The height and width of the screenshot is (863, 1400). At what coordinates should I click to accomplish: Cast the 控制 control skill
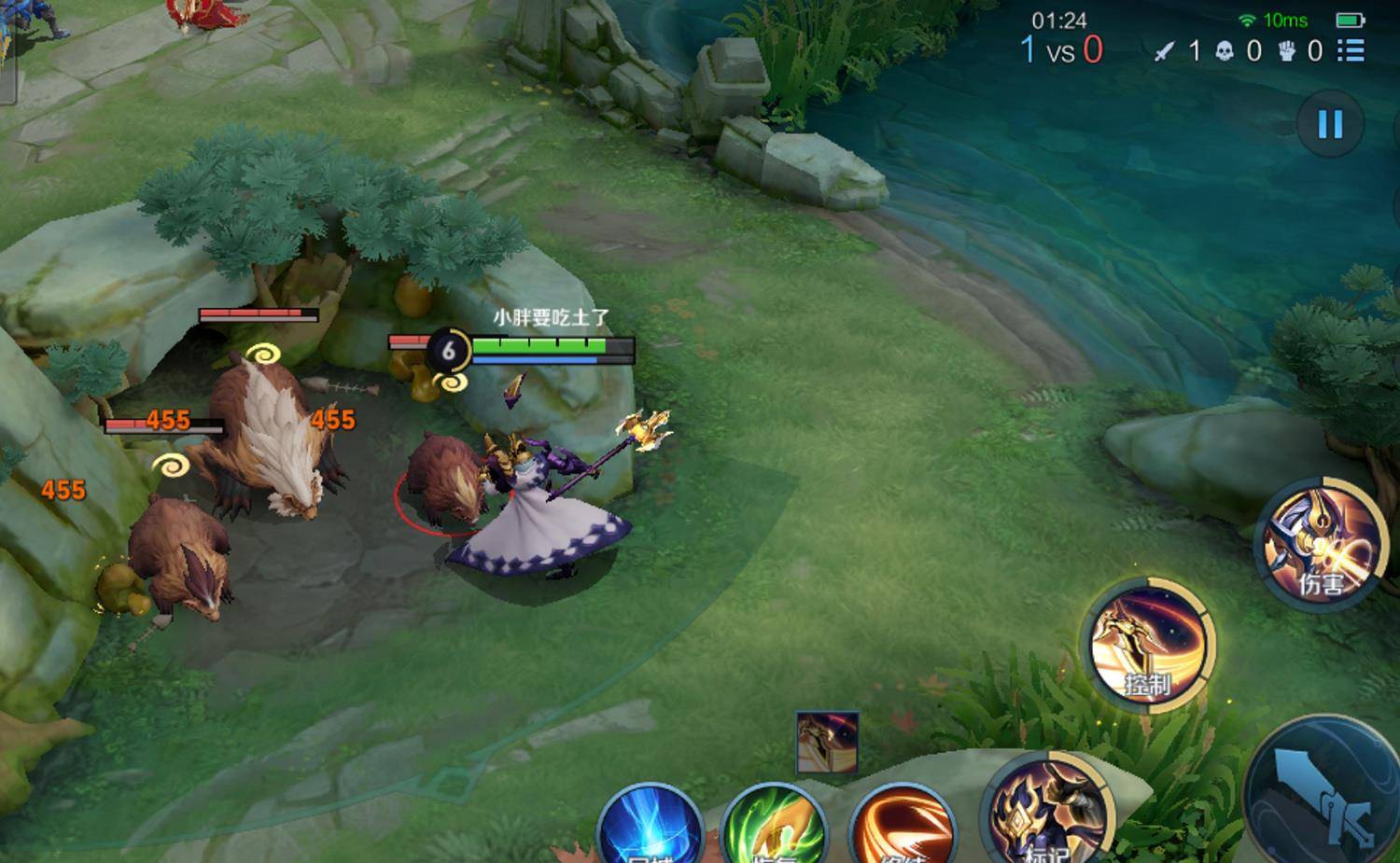click(1149, 644)
